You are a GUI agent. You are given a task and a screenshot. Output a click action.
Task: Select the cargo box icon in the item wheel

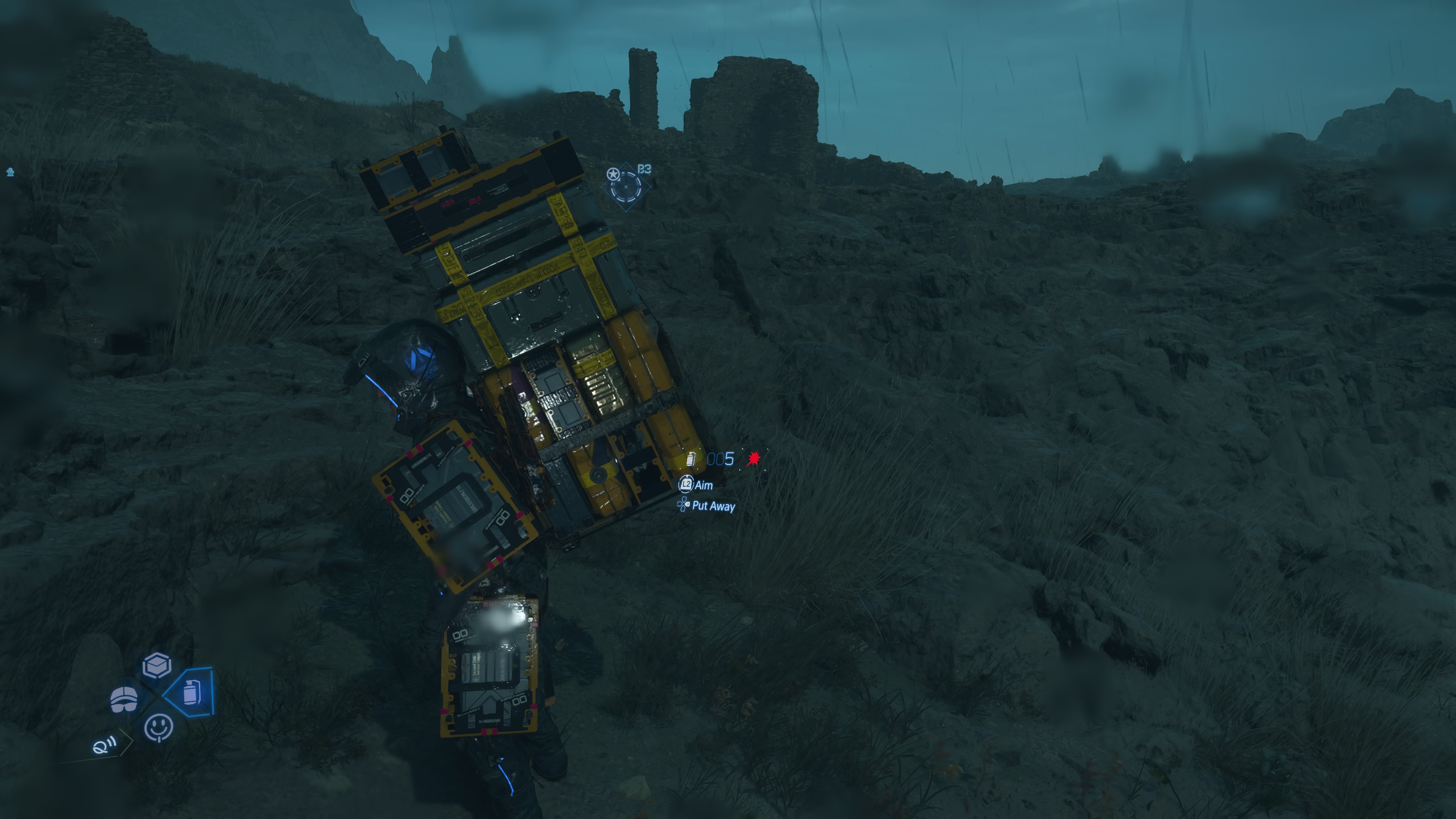point(157,665)
